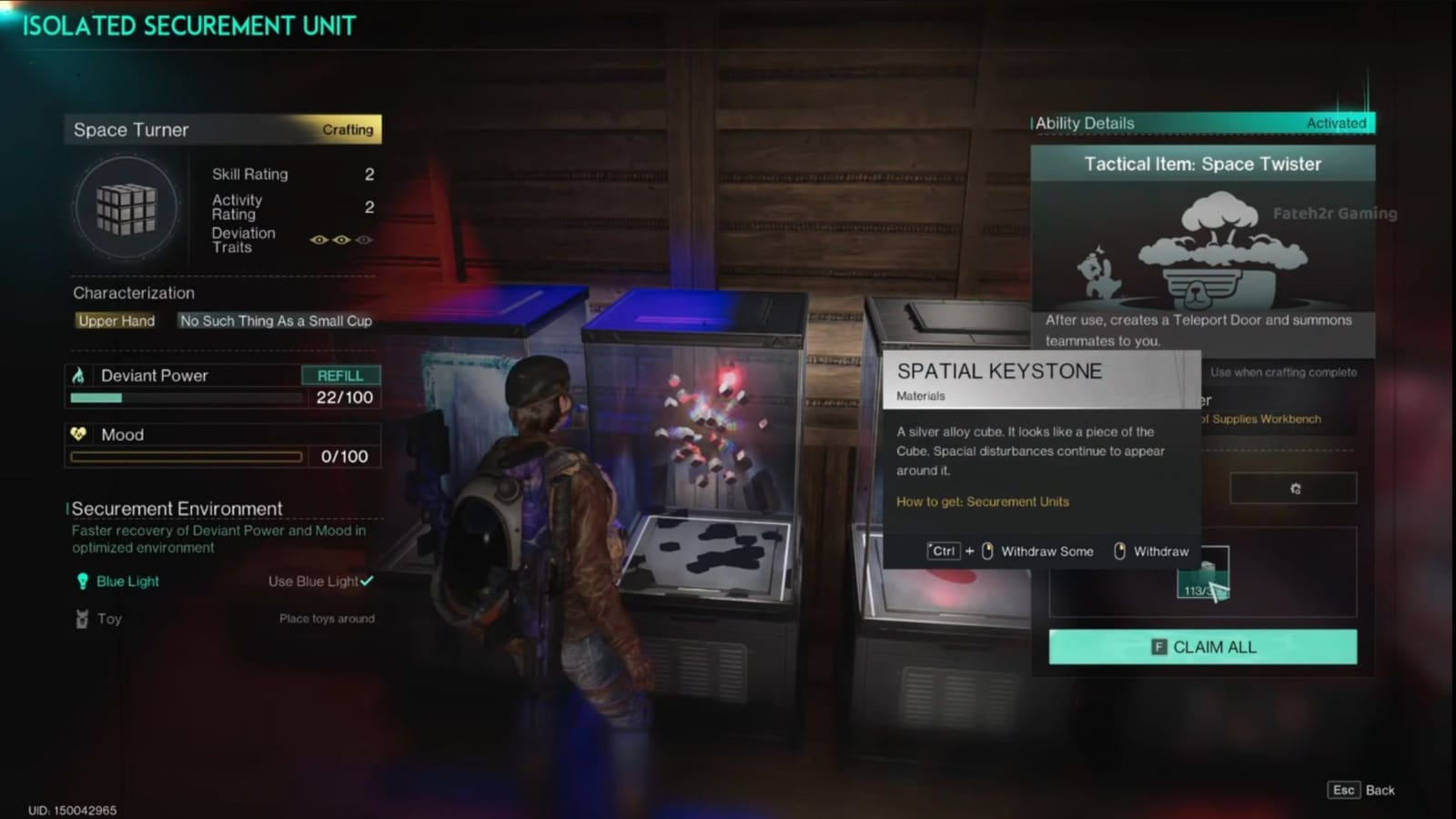This screenshot has height=819, width=1456.
Task: Select the Activated tab in Ability Details
Action: (x=1337, y=122)
